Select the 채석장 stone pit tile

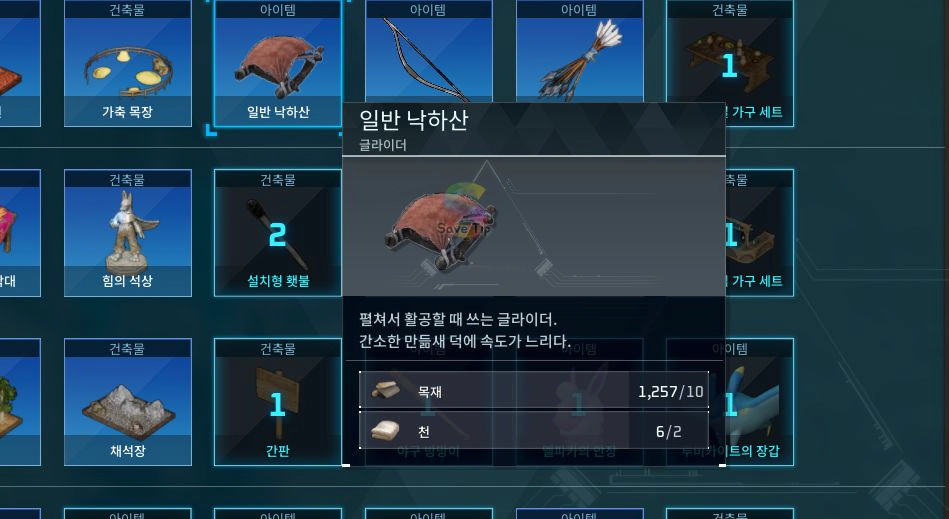point(127,402)
